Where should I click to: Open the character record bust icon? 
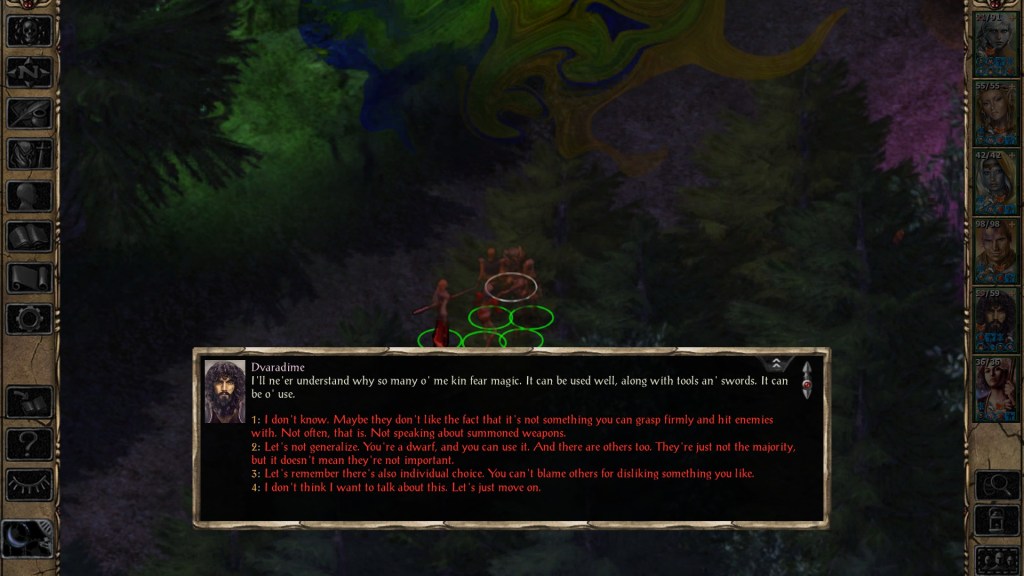pos(29,196)
